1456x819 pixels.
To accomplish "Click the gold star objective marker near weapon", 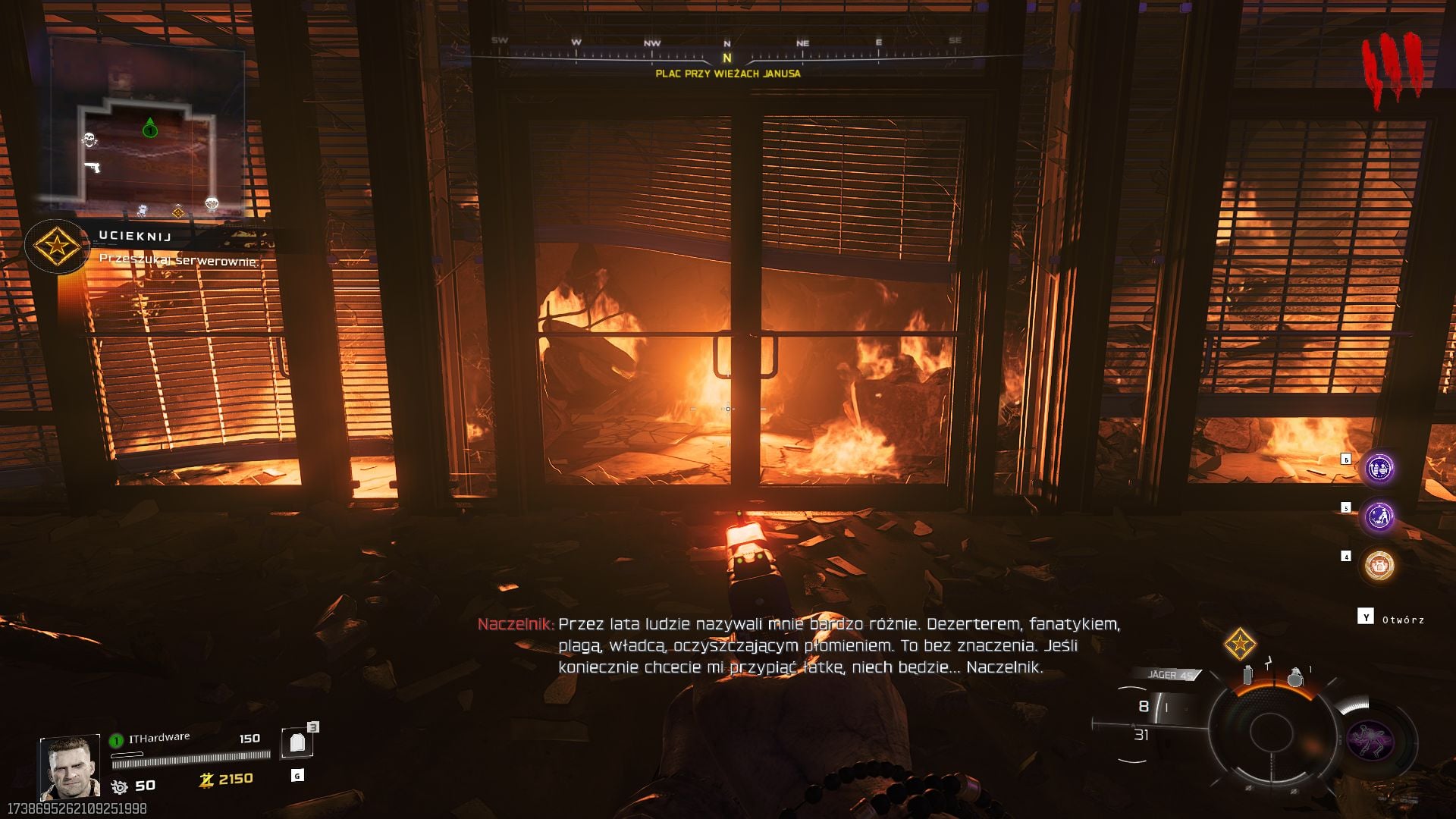I will (1240, 644).
